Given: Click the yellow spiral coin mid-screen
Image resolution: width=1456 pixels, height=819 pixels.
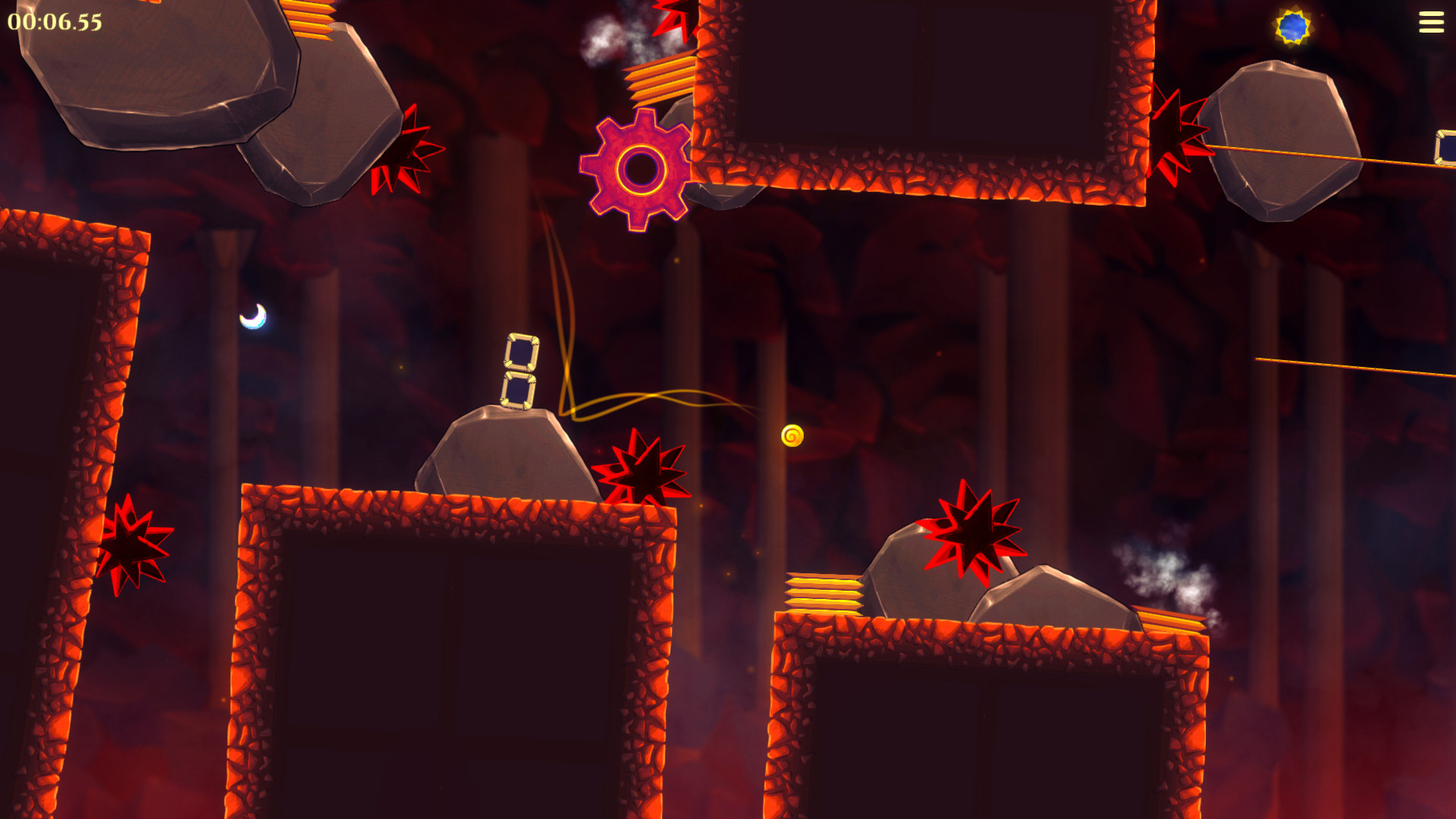Looking at the screenshot, I should pos(793,435).
